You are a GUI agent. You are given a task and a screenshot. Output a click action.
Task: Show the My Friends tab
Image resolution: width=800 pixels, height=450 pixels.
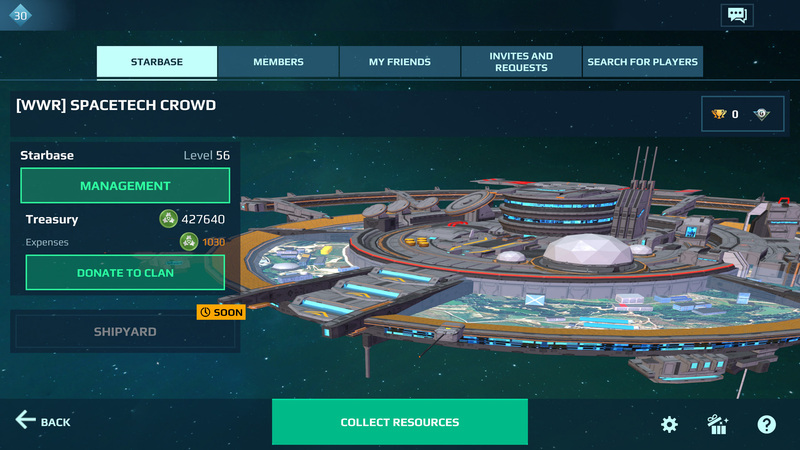pyautogui.click(x=400, y=62)
